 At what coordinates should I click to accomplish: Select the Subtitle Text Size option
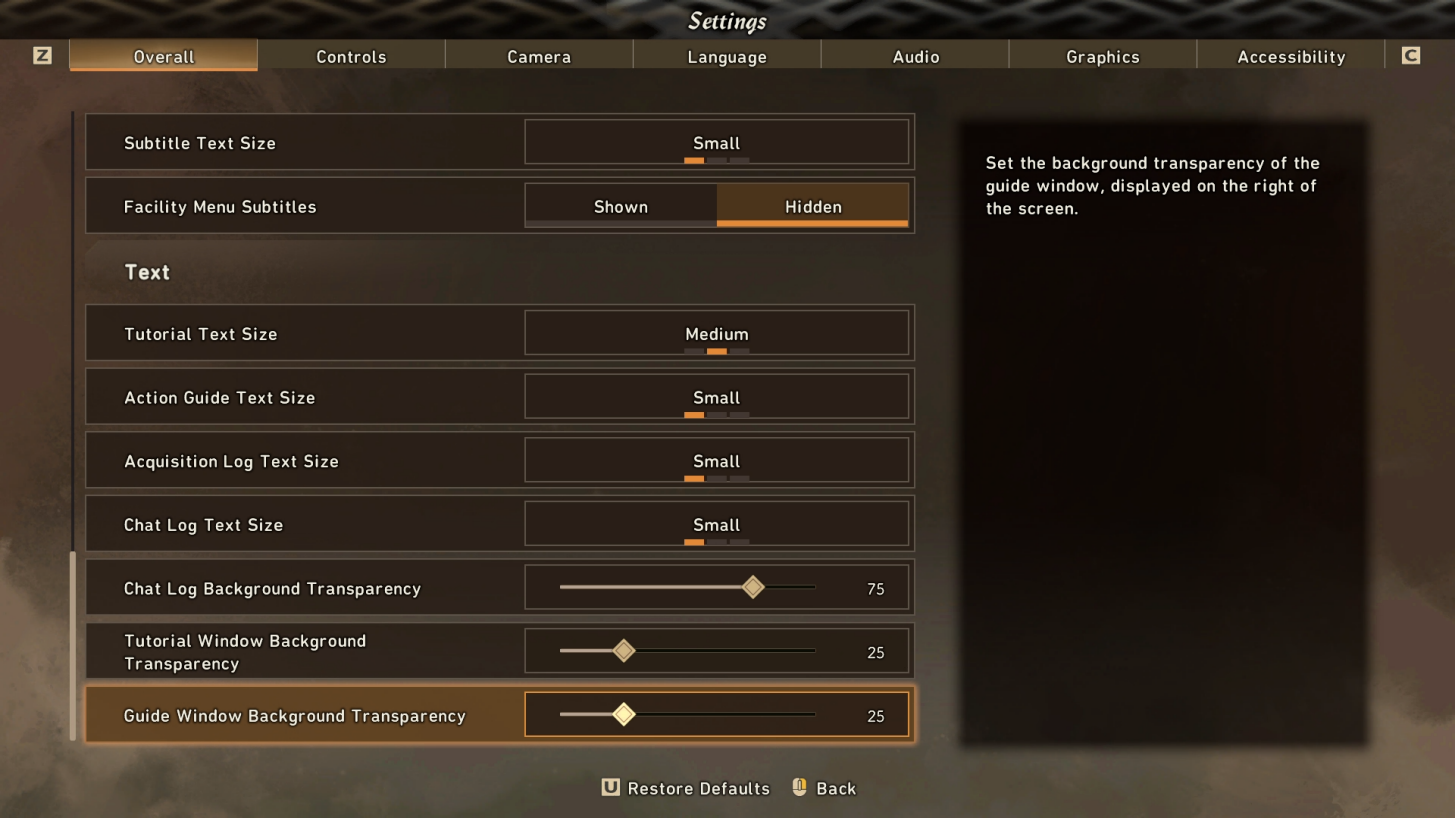pyautogui.click(x=716, y=142)
